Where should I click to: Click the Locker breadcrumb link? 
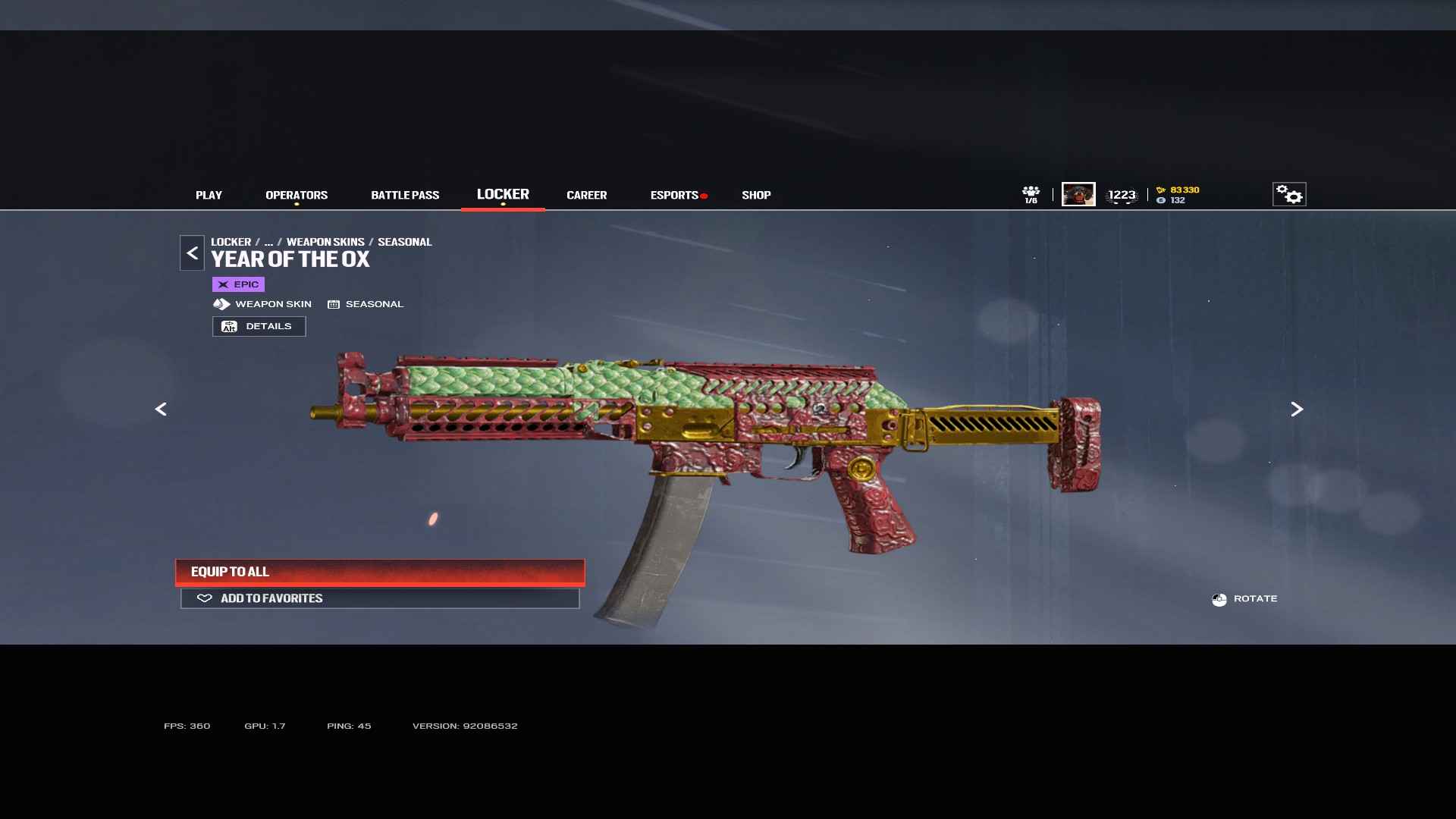click(x=231, y=242)
